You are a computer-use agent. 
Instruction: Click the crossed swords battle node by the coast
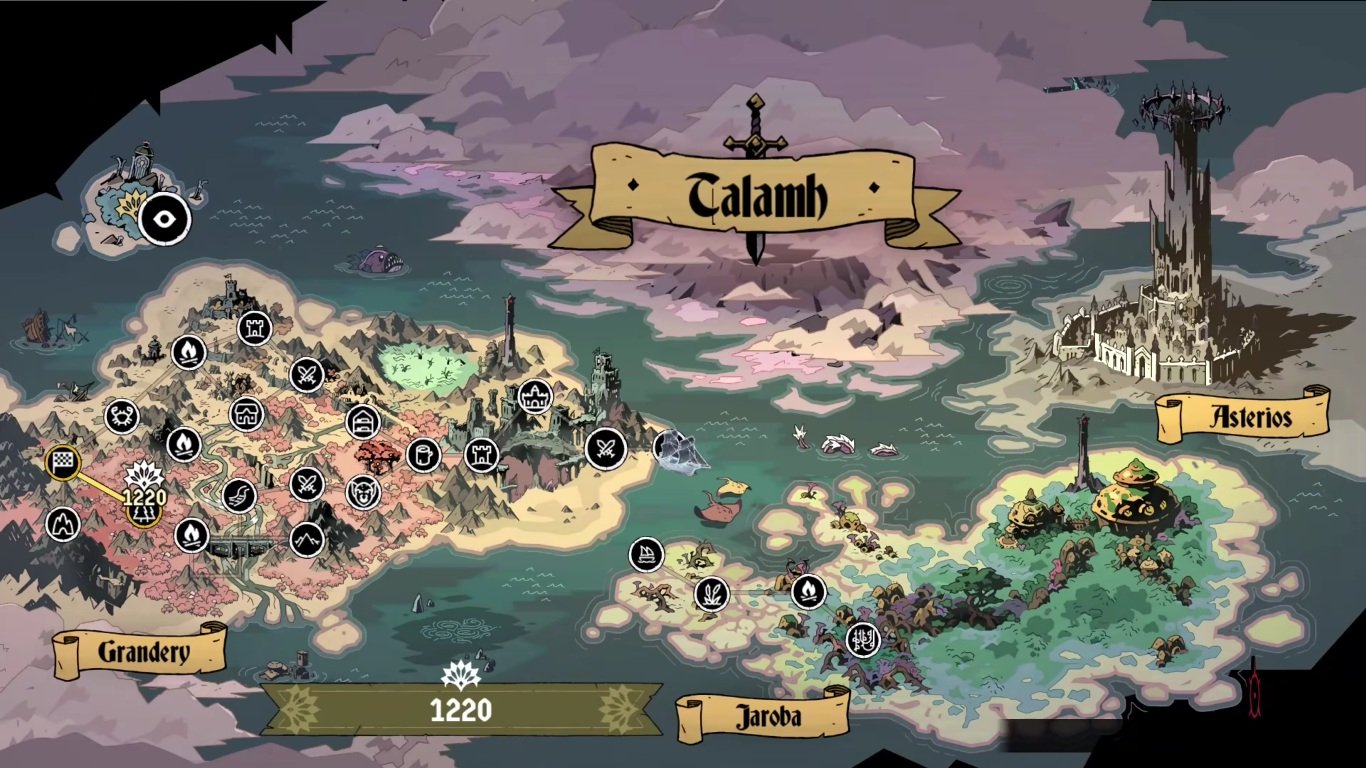tap(605, 448)
